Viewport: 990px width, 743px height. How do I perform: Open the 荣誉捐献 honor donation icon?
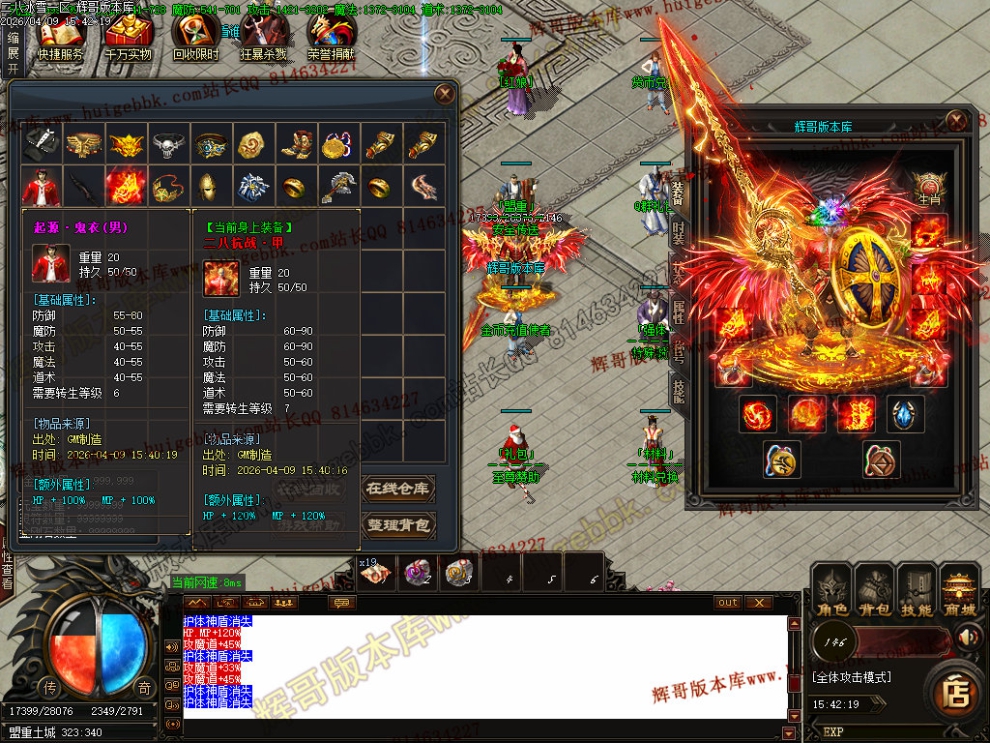331,38
